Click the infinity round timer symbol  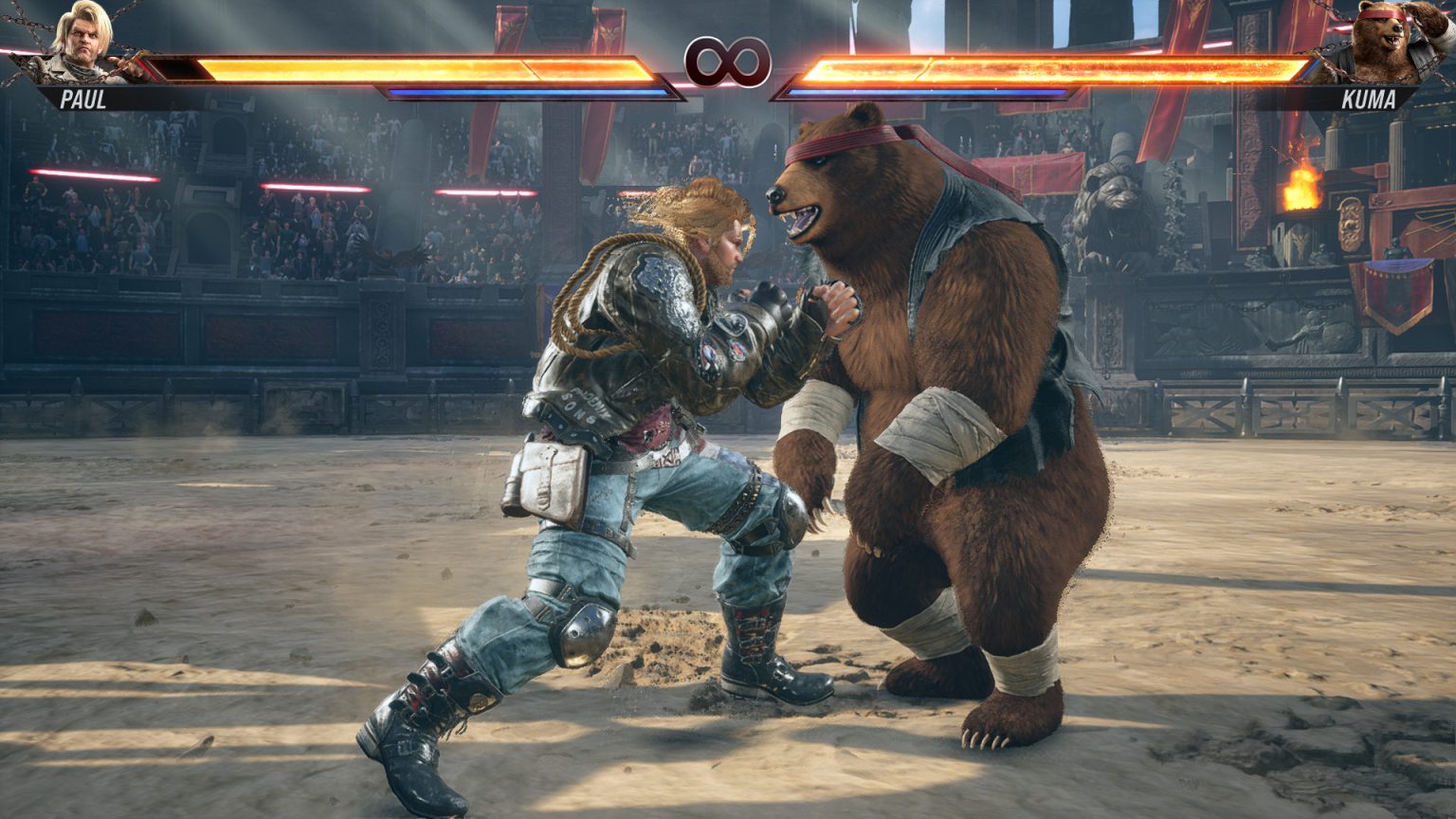click(x=728, y=63)
